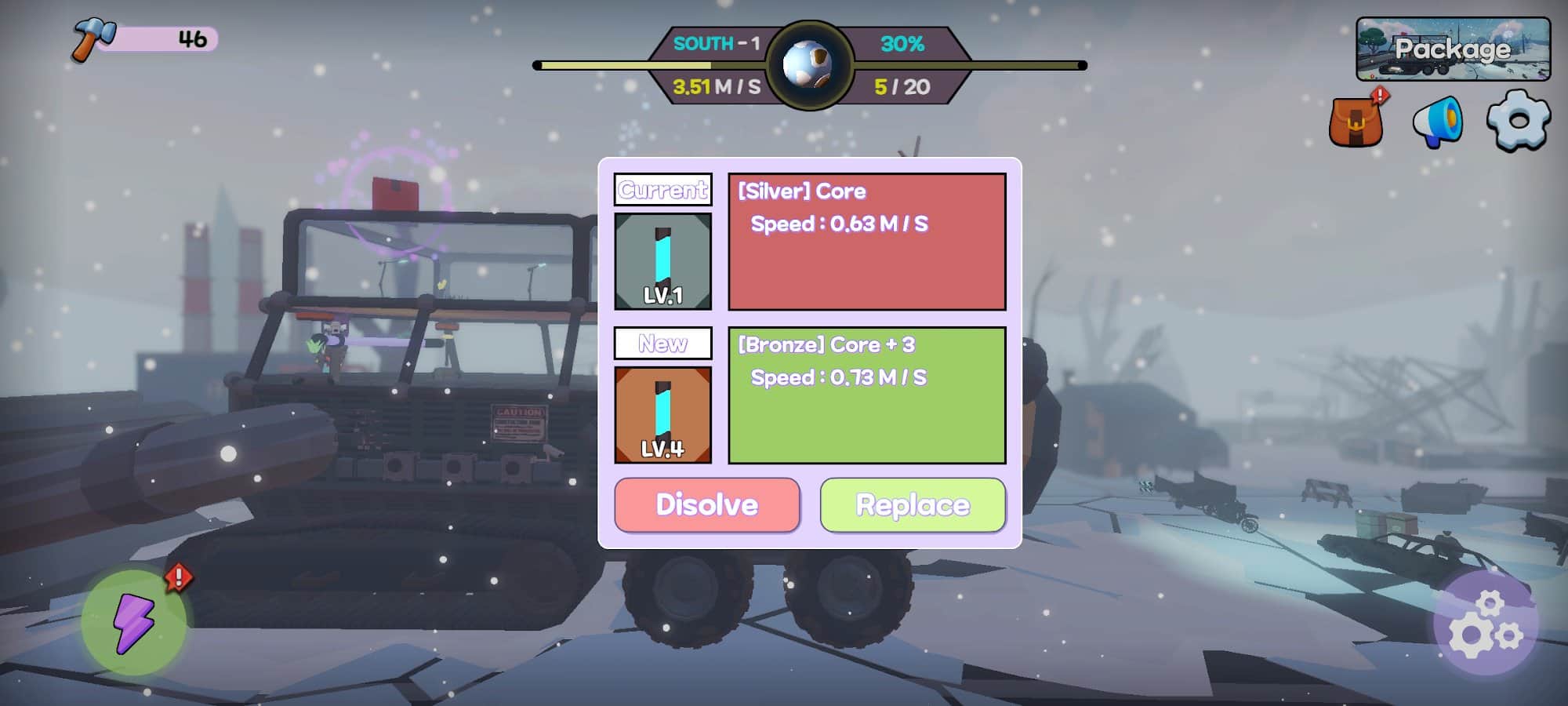Tap the hammer currency counter
This screenshot has height=706, width=1568.
[145, 39]
